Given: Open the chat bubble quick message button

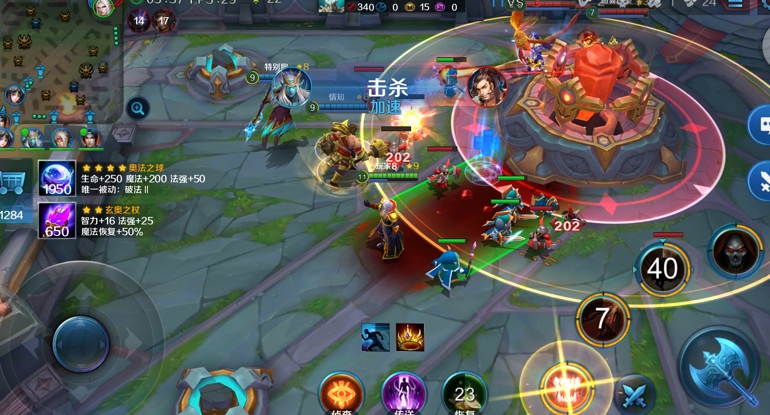Looking at the screenshot, I should pos(760,125).
